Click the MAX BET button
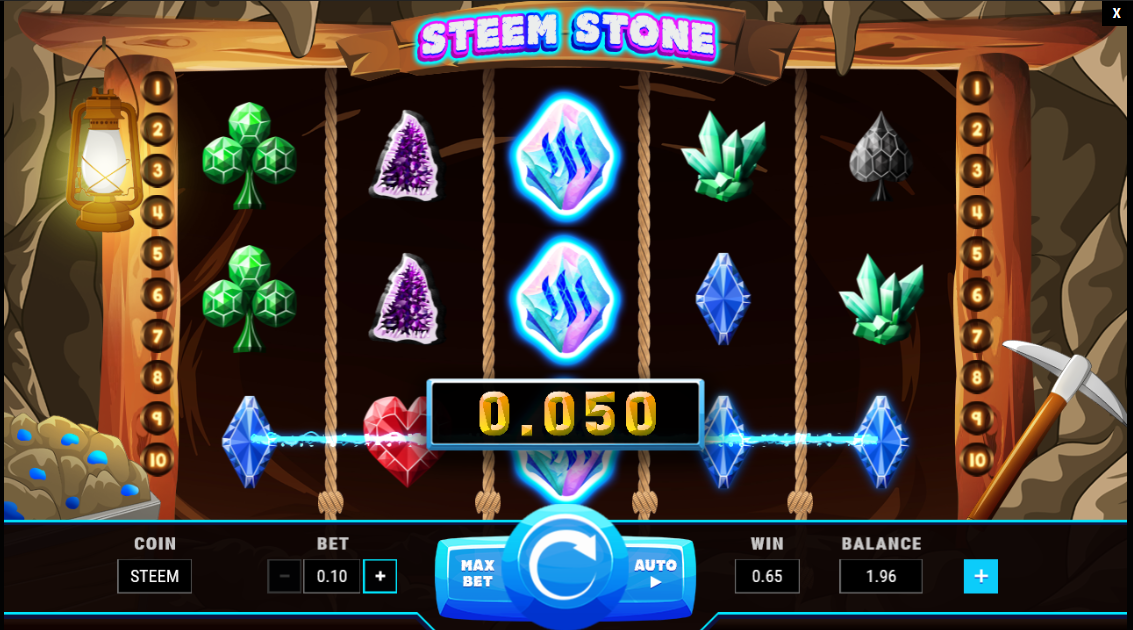Screen dimensions: 1133x630 477,573
